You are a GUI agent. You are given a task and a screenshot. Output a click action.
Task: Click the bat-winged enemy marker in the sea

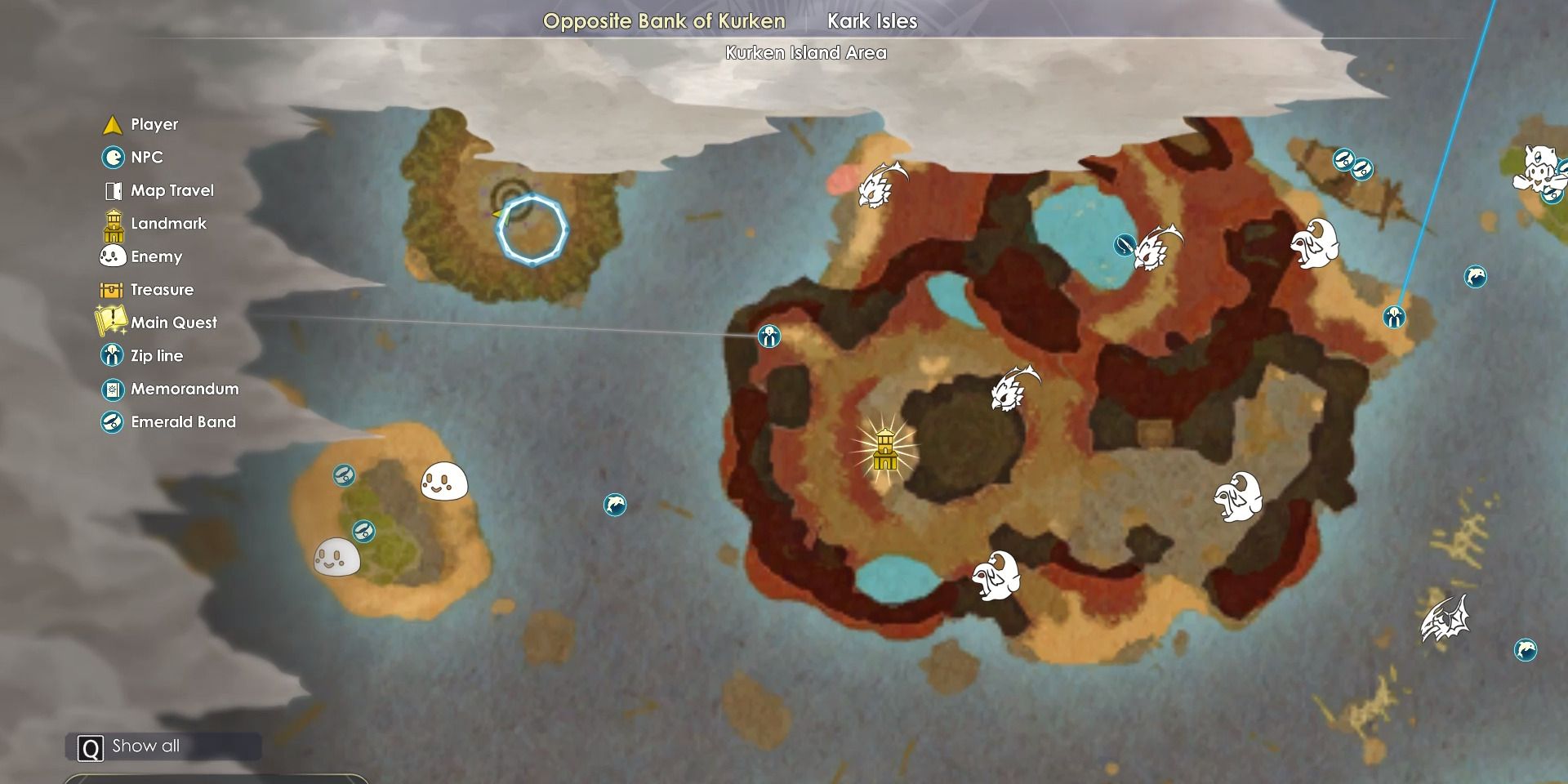point(1444,619)
